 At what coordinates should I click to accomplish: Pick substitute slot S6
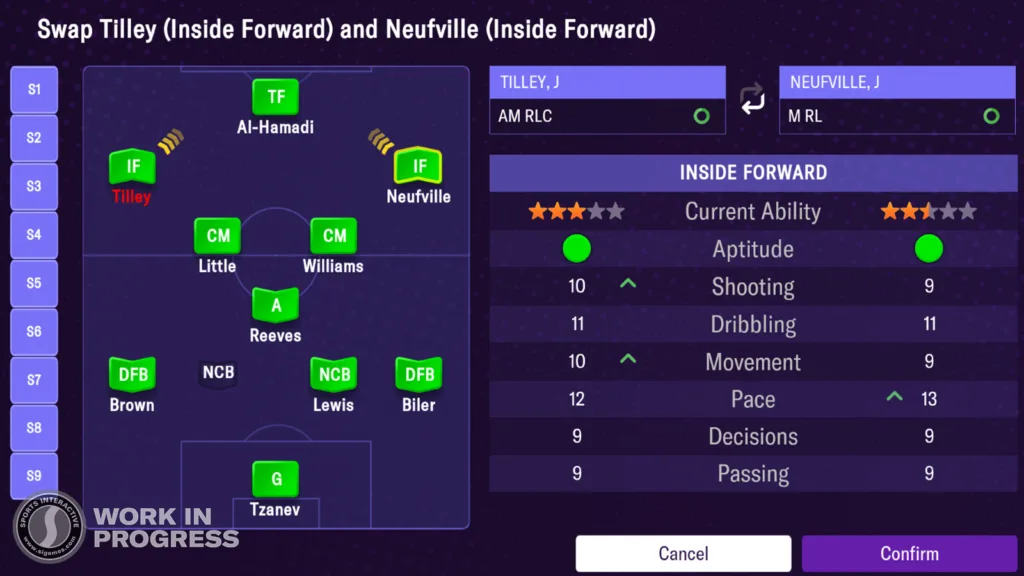[34, 331]
